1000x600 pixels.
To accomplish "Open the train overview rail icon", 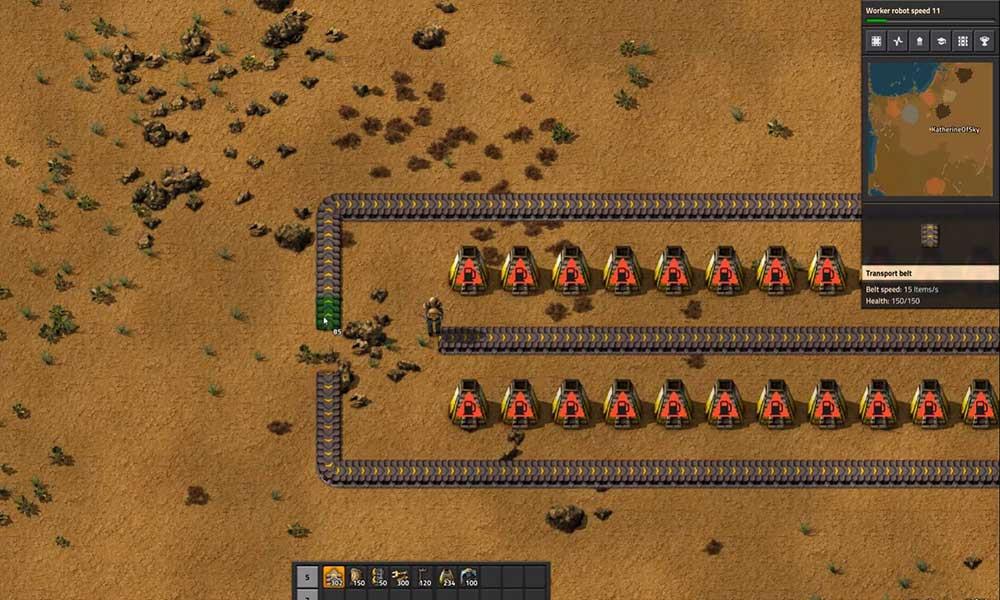I will (963, 41).
